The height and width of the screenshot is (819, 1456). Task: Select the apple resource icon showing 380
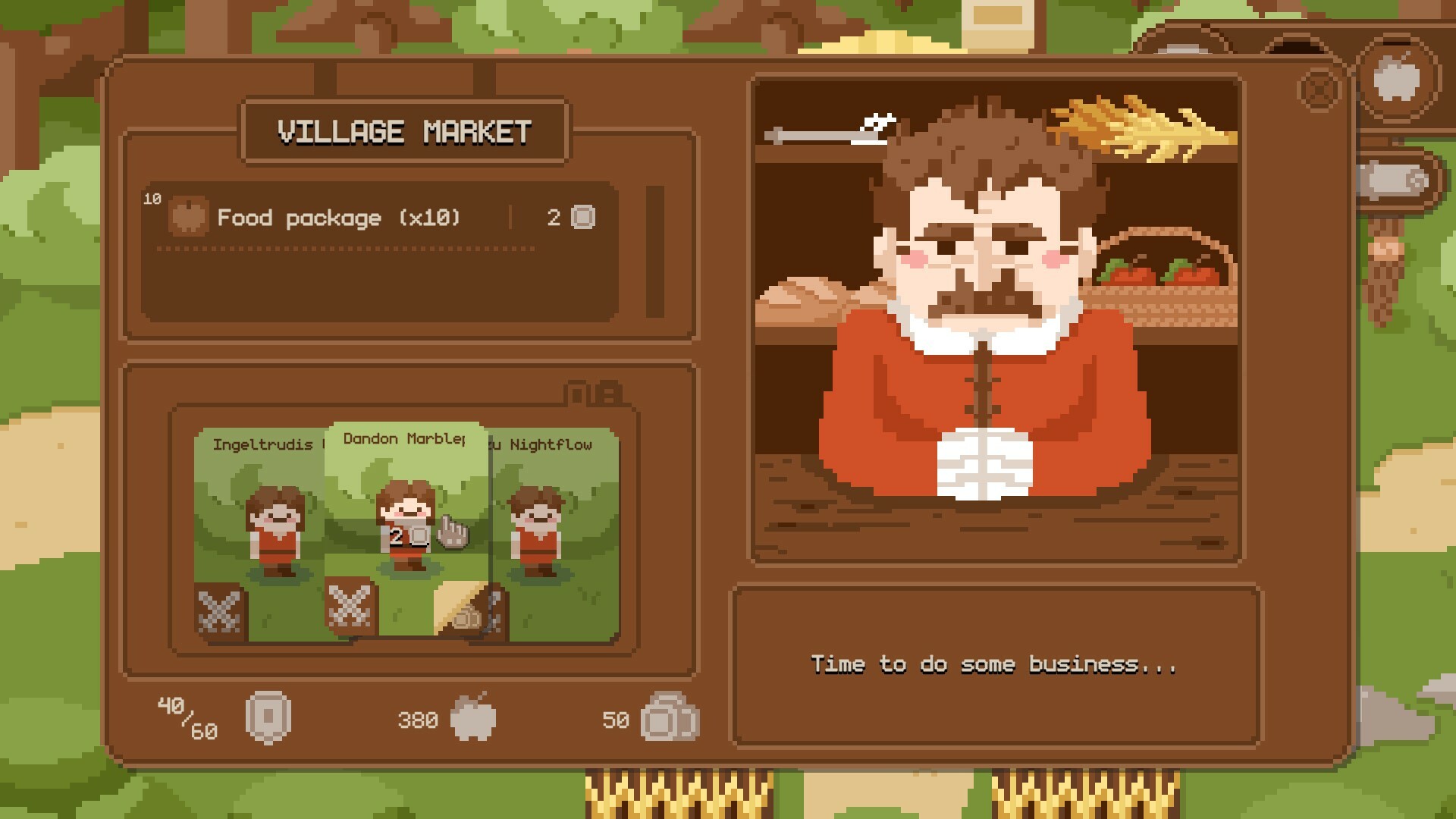click(x=474, y=719)
